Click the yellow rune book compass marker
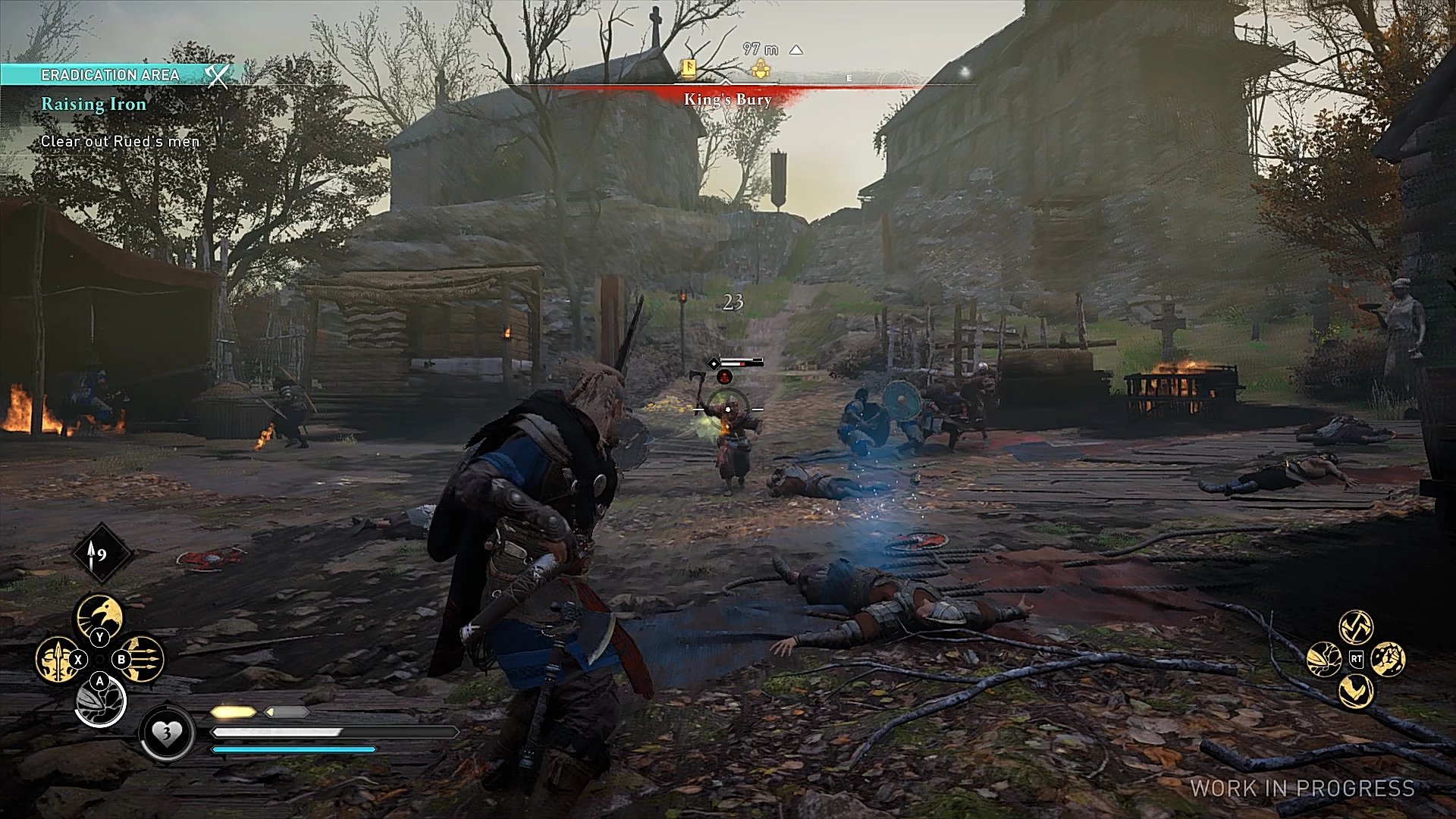Image resolution: width=1456 pixels, height=819 pixels. pos(689,69)
